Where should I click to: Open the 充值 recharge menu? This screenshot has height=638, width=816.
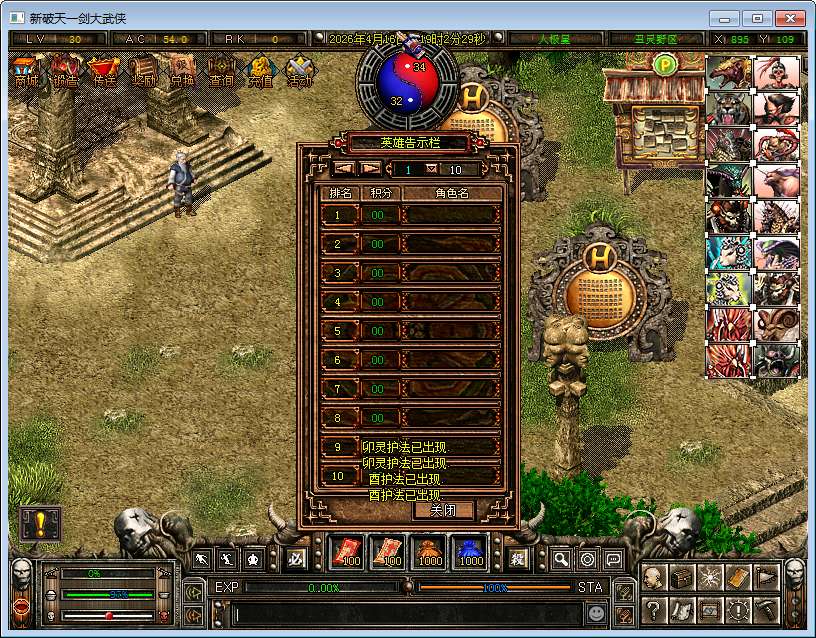(260, 72)
